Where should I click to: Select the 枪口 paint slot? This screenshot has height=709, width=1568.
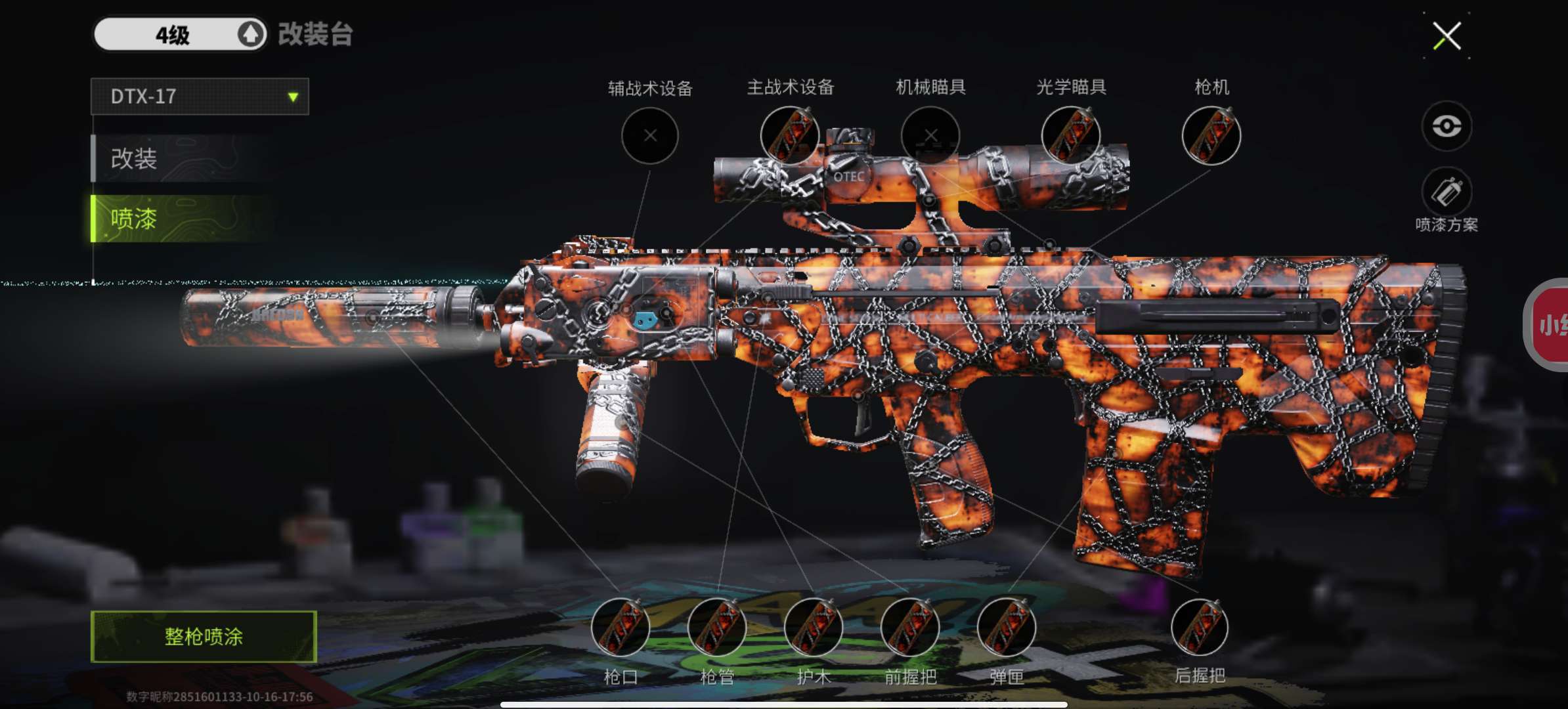pos(621,628)
